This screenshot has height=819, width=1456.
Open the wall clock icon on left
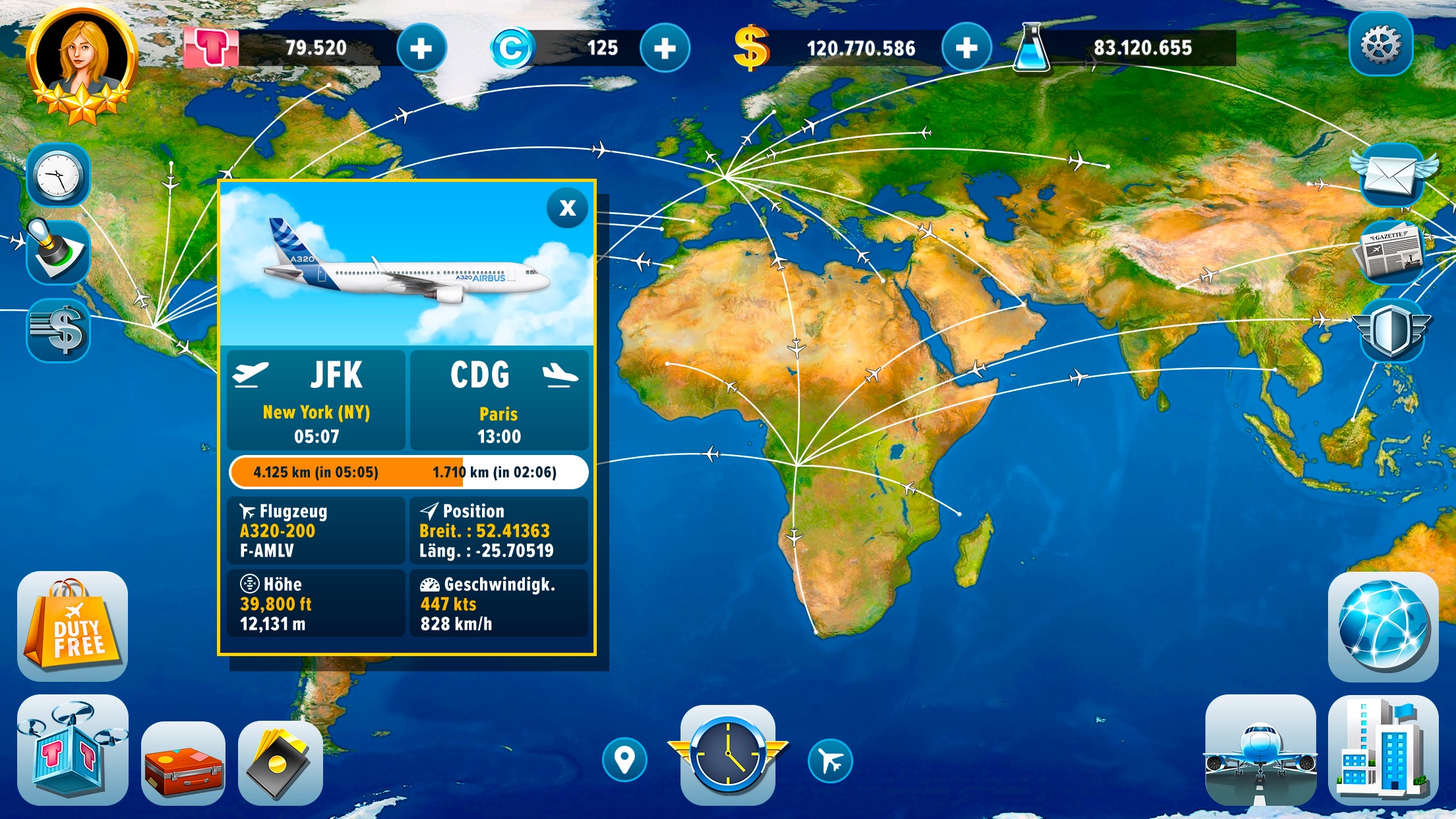point(58,176)
